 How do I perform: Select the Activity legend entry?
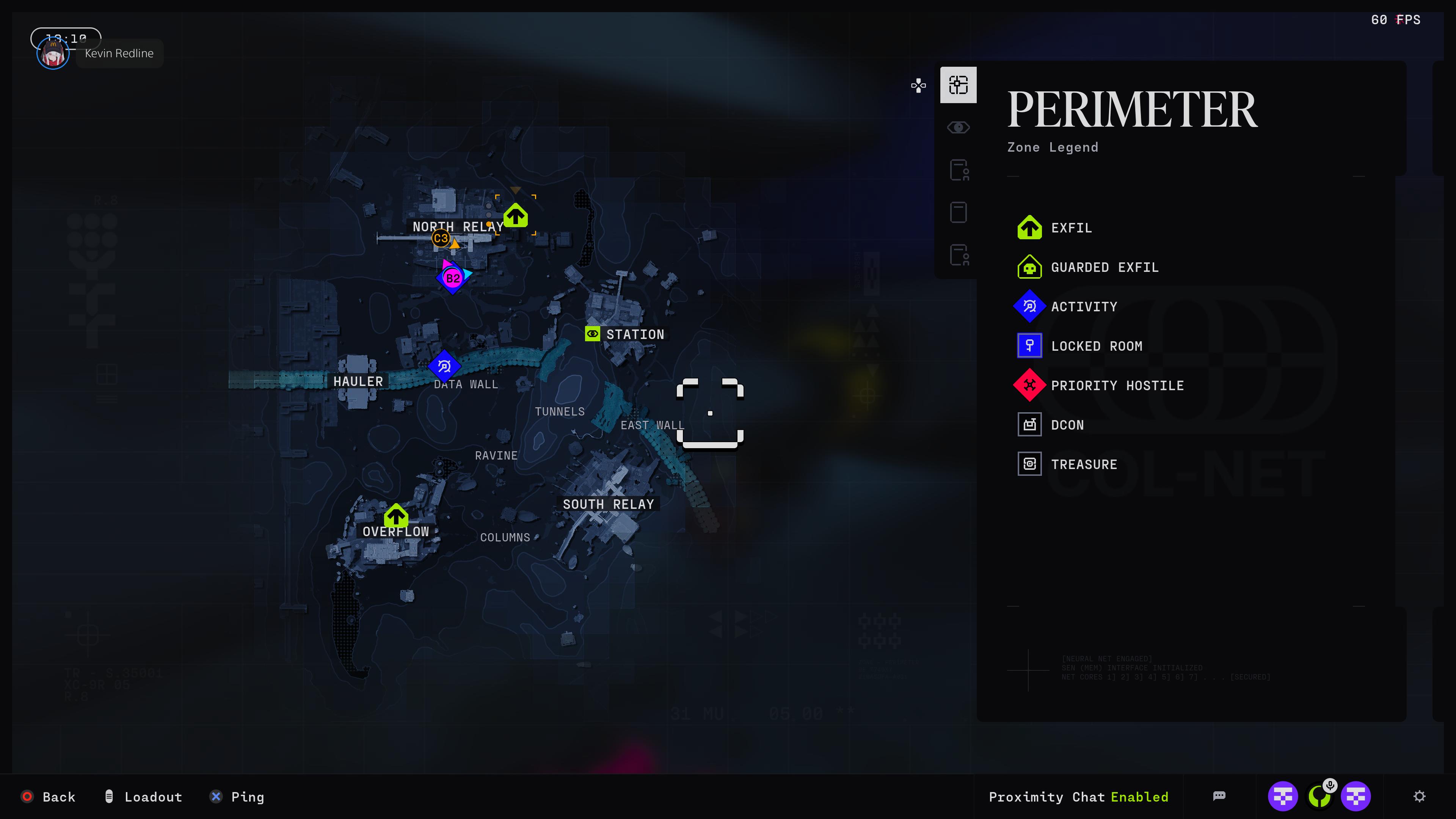[x=1084, y=307]
